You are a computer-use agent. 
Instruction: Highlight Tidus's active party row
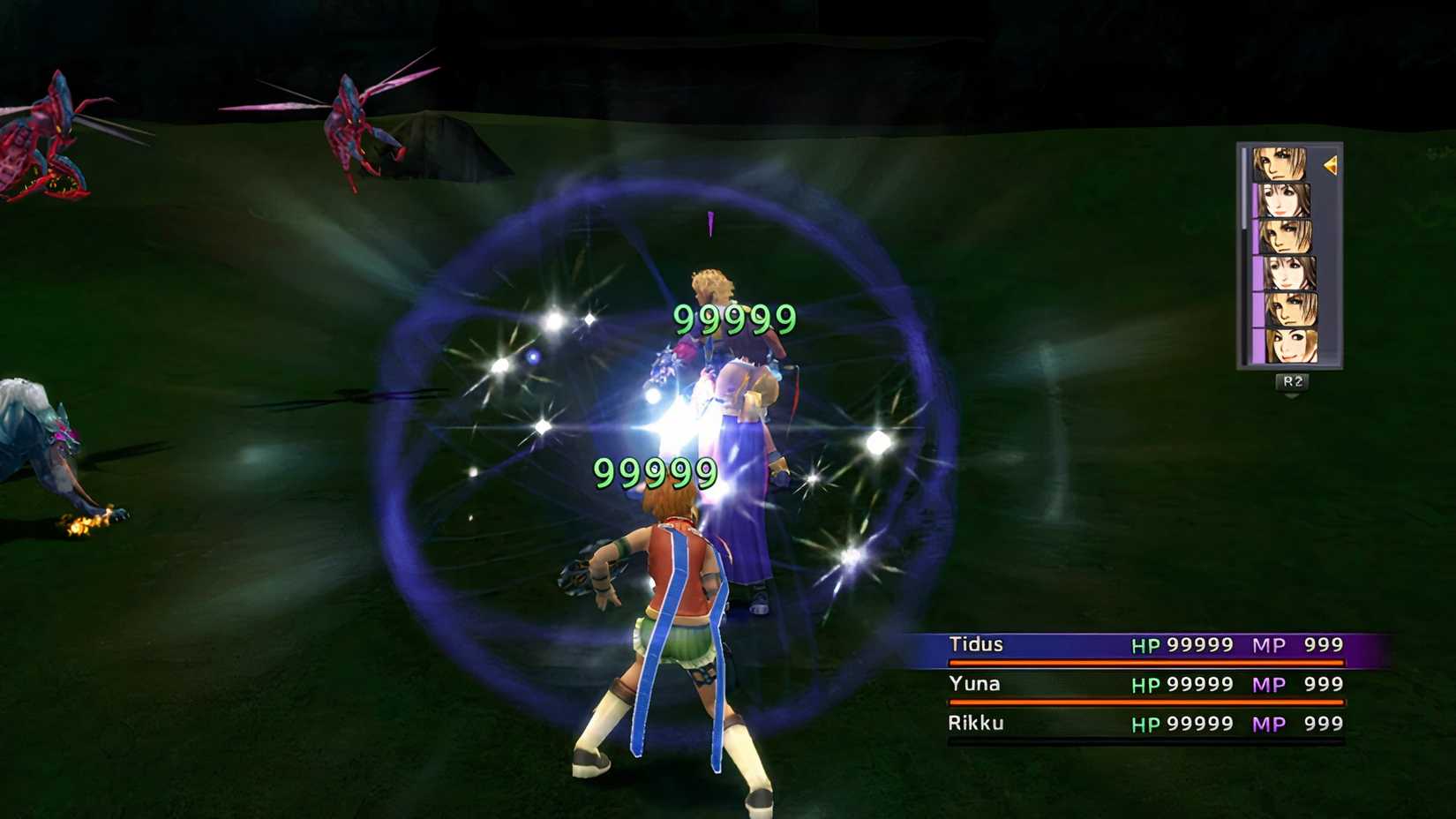[1138, 645]
